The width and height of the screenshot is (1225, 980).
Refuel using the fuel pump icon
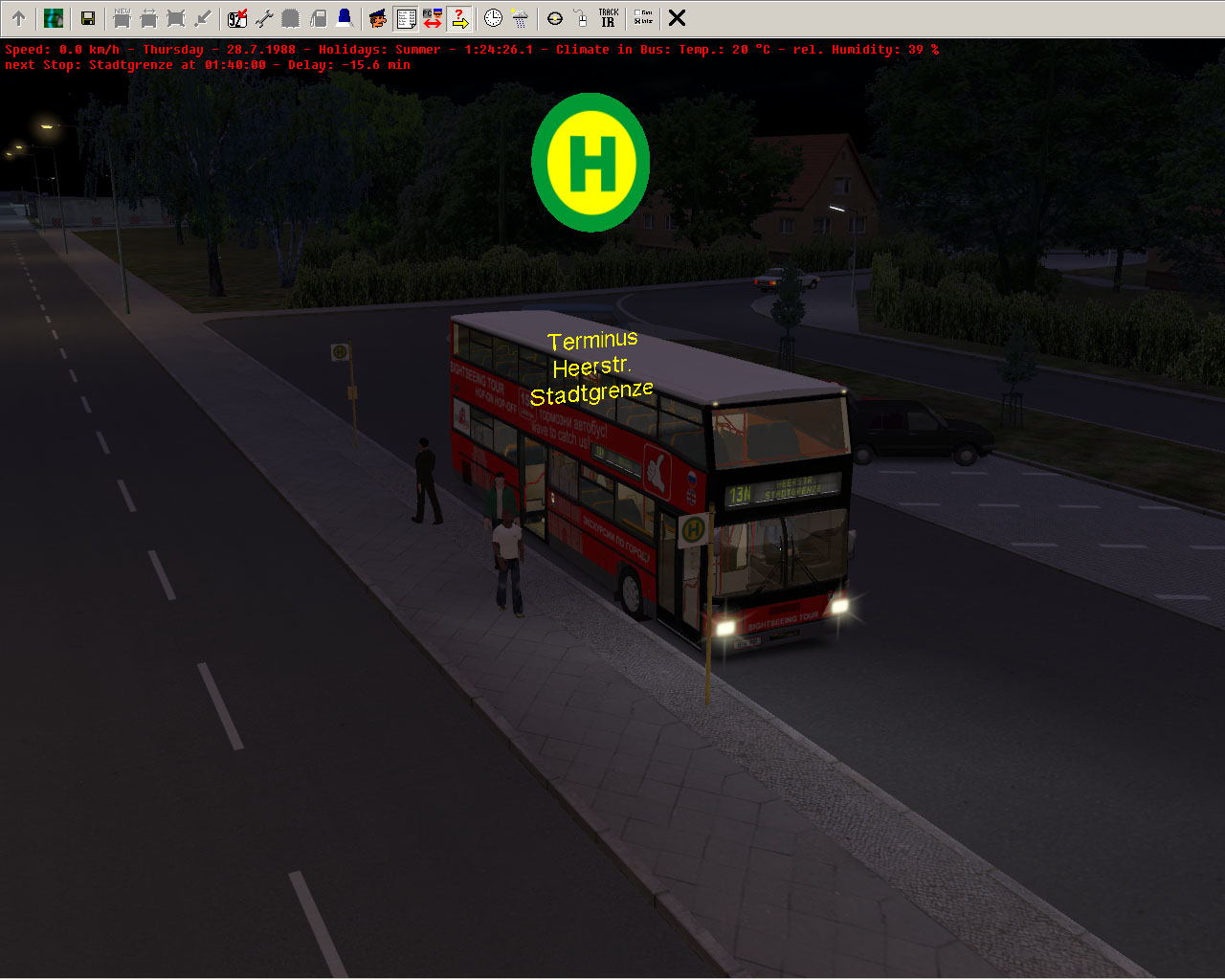click(x=318, y=18)
